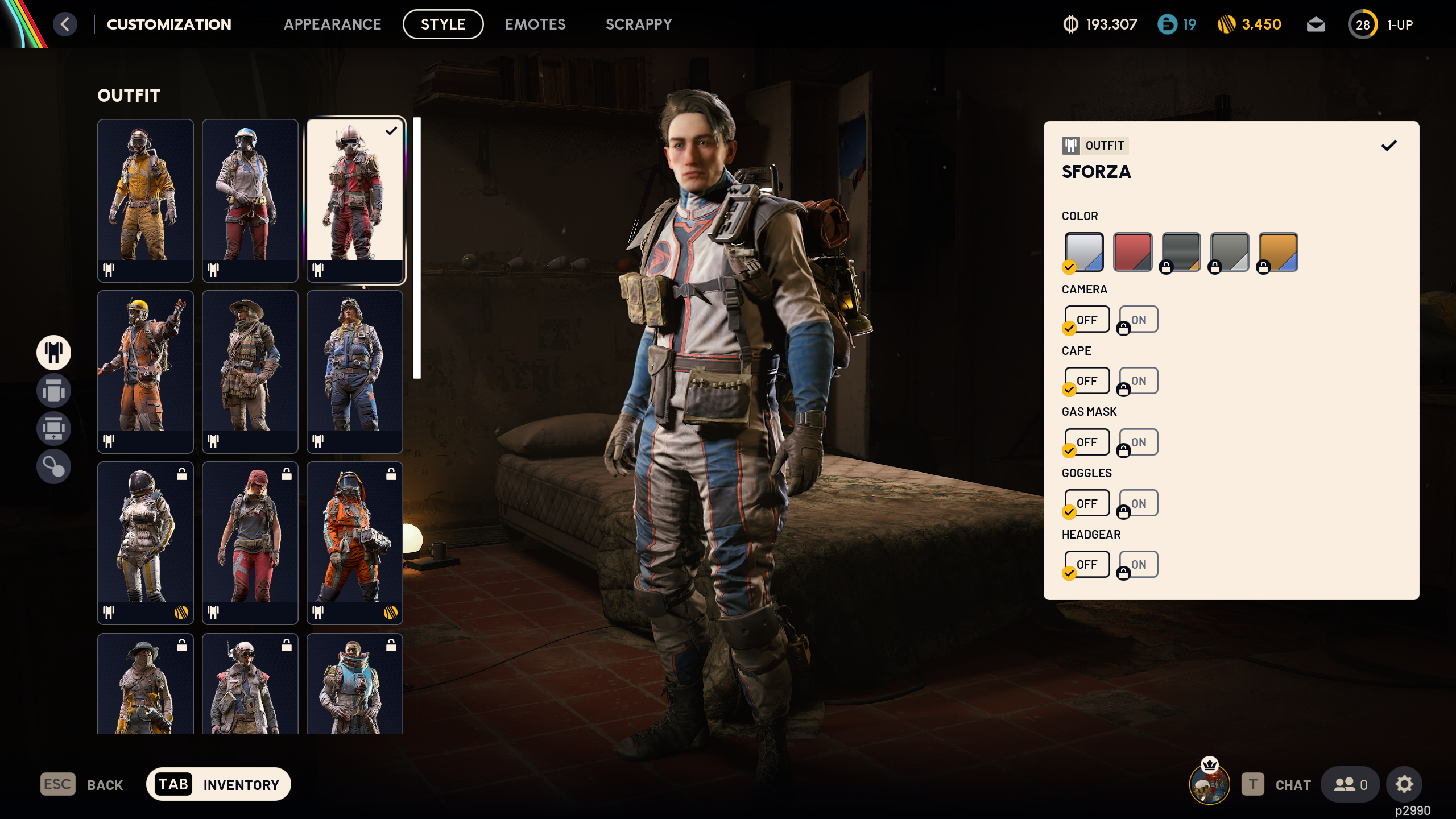Select the Outfit category icon in sidebar
Screen dimensions: 1456x819
(x=53, y=353)
